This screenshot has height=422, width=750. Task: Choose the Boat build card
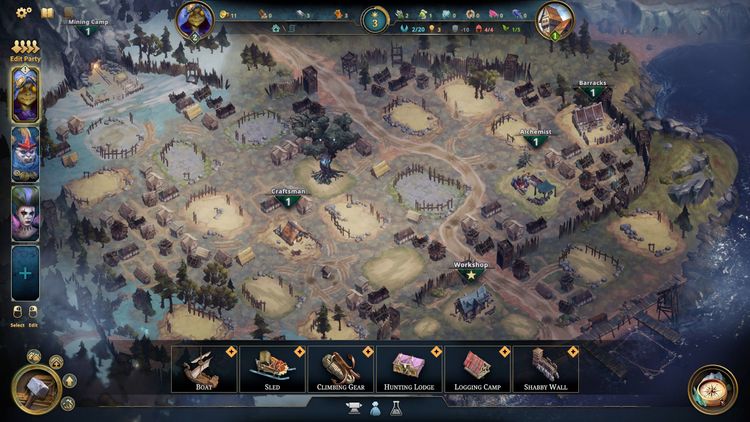[x=204, y=369]
